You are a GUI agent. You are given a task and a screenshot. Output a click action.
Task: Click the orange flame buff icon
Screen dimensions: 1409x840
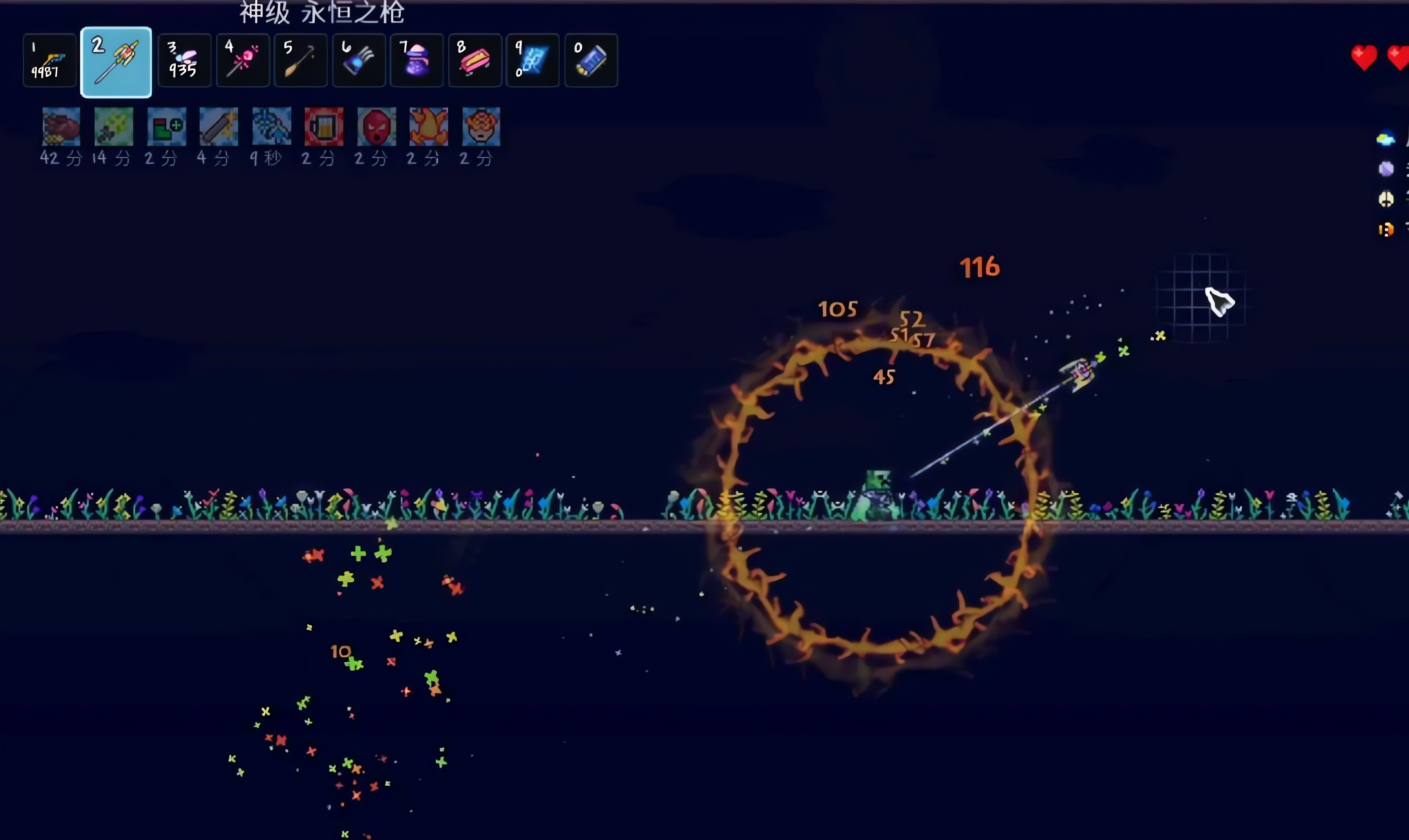point(429,127)
